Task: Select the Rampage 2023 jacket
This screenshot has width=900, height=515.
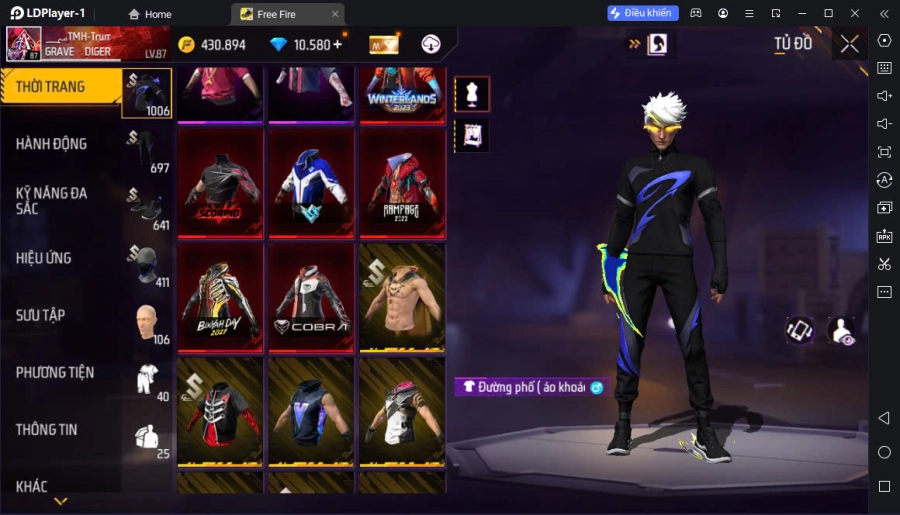Action: pos(401,183)
